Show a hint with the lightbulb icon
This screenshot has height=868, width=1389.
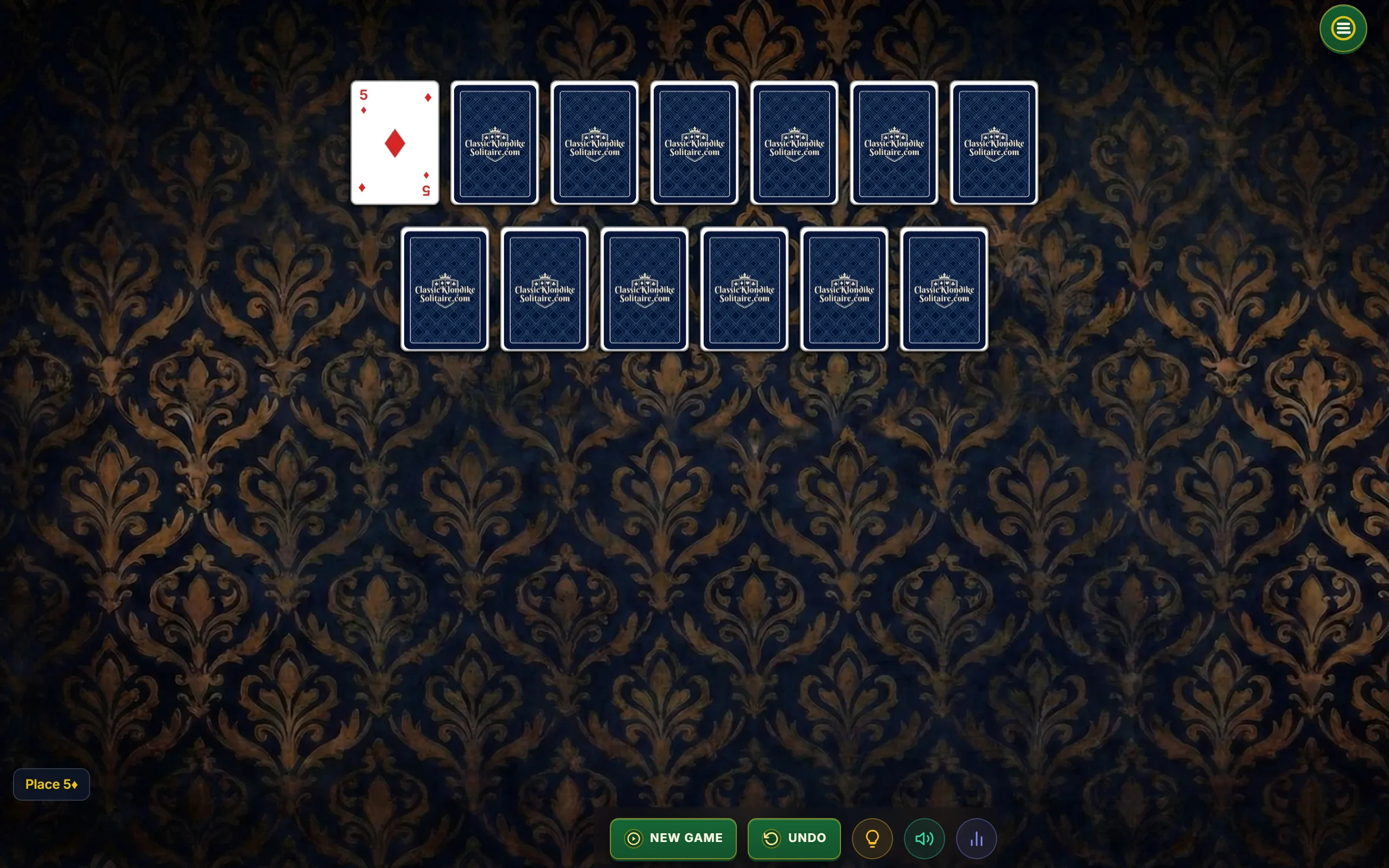click(x=872, y=838)
